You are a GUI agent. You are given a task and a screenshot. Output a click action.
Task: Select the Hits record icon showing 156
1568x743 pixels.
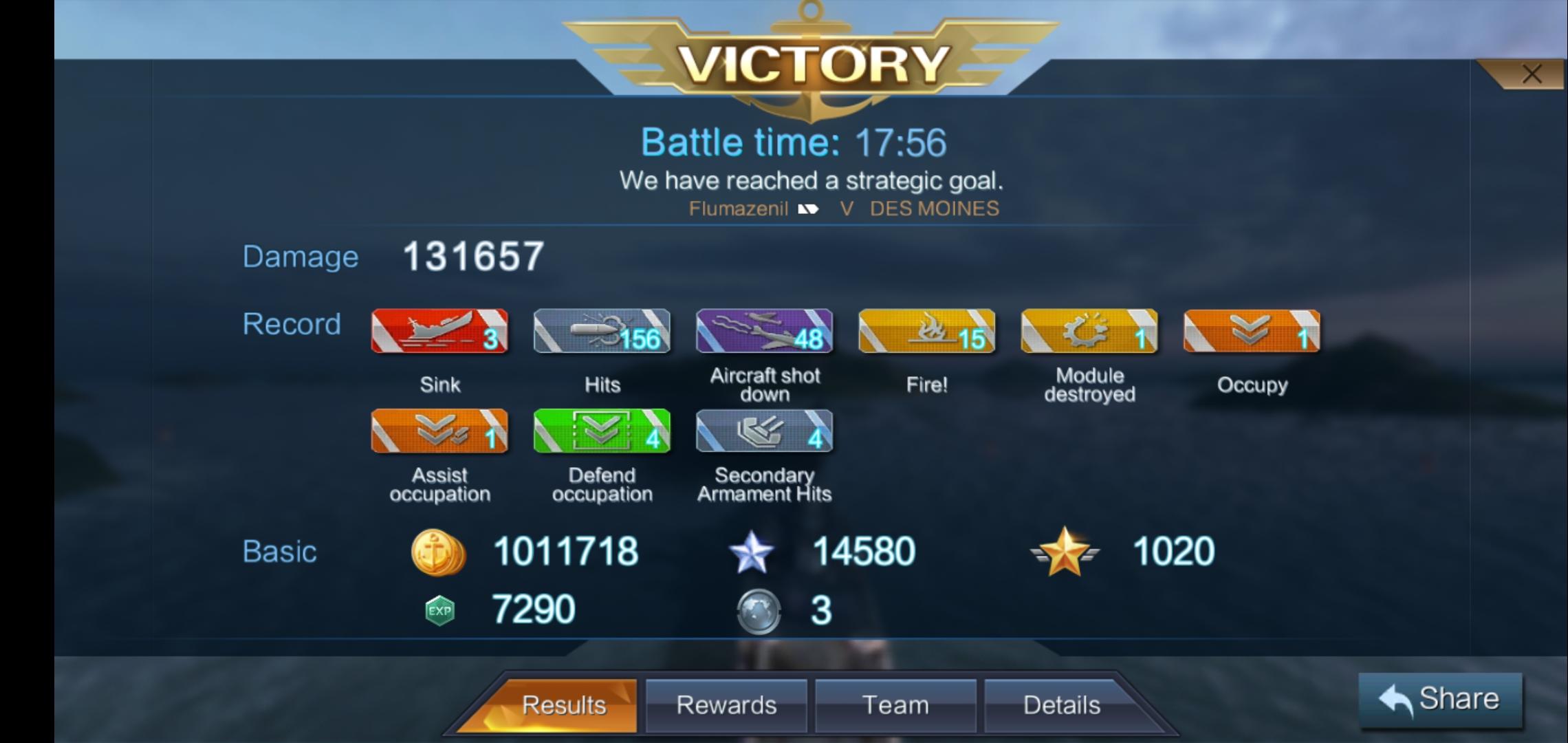[602, 332]
